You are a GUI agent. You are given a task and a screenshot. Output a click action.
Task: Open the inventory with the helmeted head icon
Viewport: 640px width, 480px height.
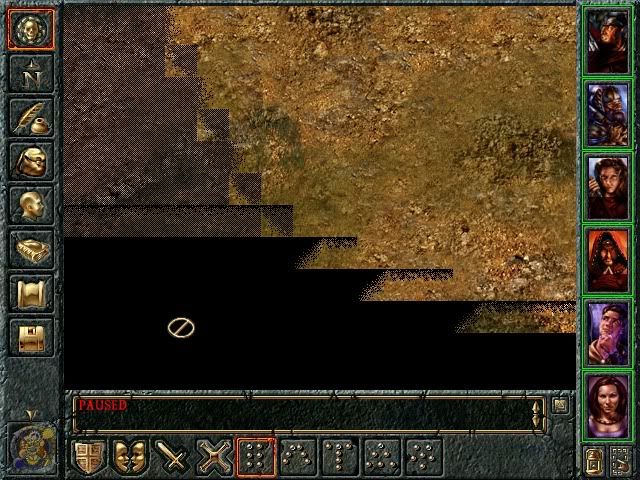[31, 161]
